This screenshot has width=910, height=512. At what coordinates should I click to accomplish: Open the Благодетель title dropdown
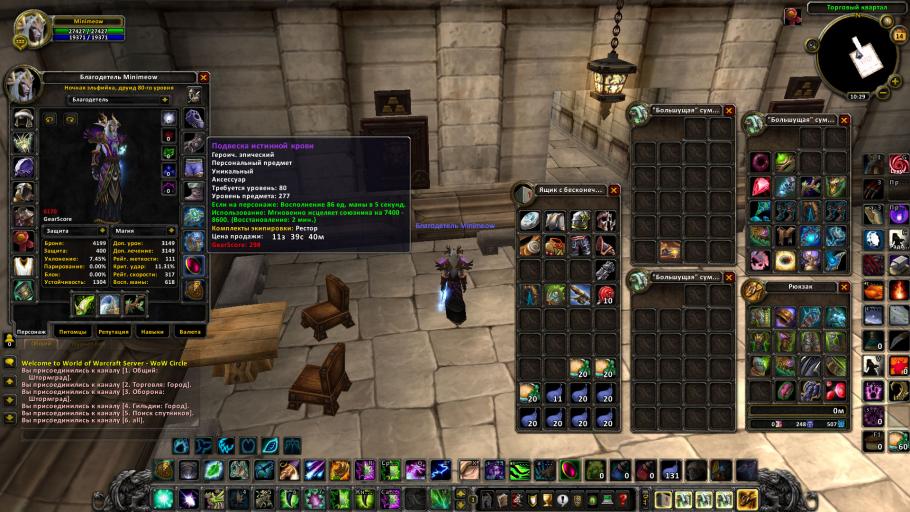(x=164, y=100)
